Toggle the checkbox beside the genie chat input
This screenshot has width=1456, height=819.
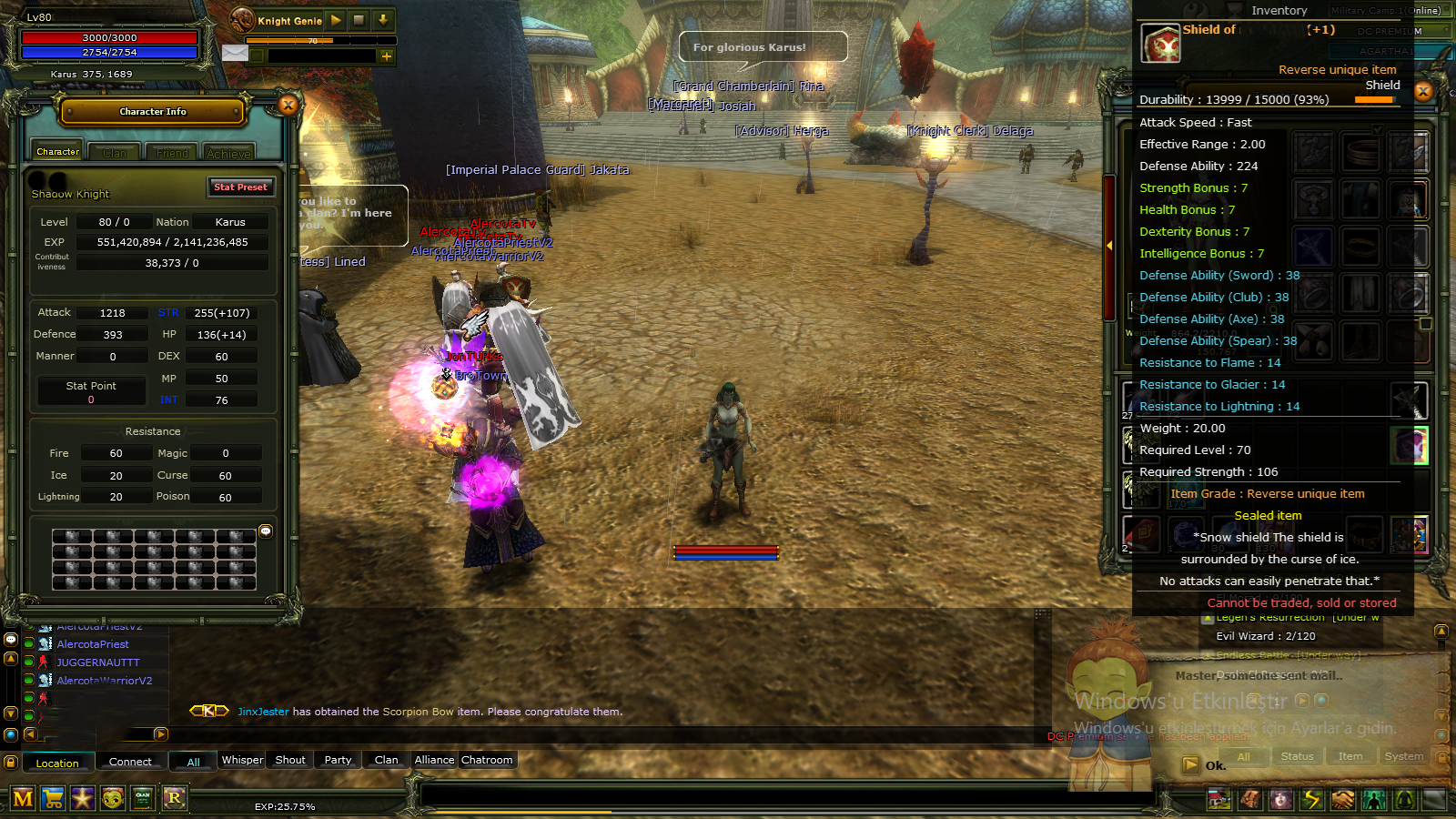coord(257,56)
